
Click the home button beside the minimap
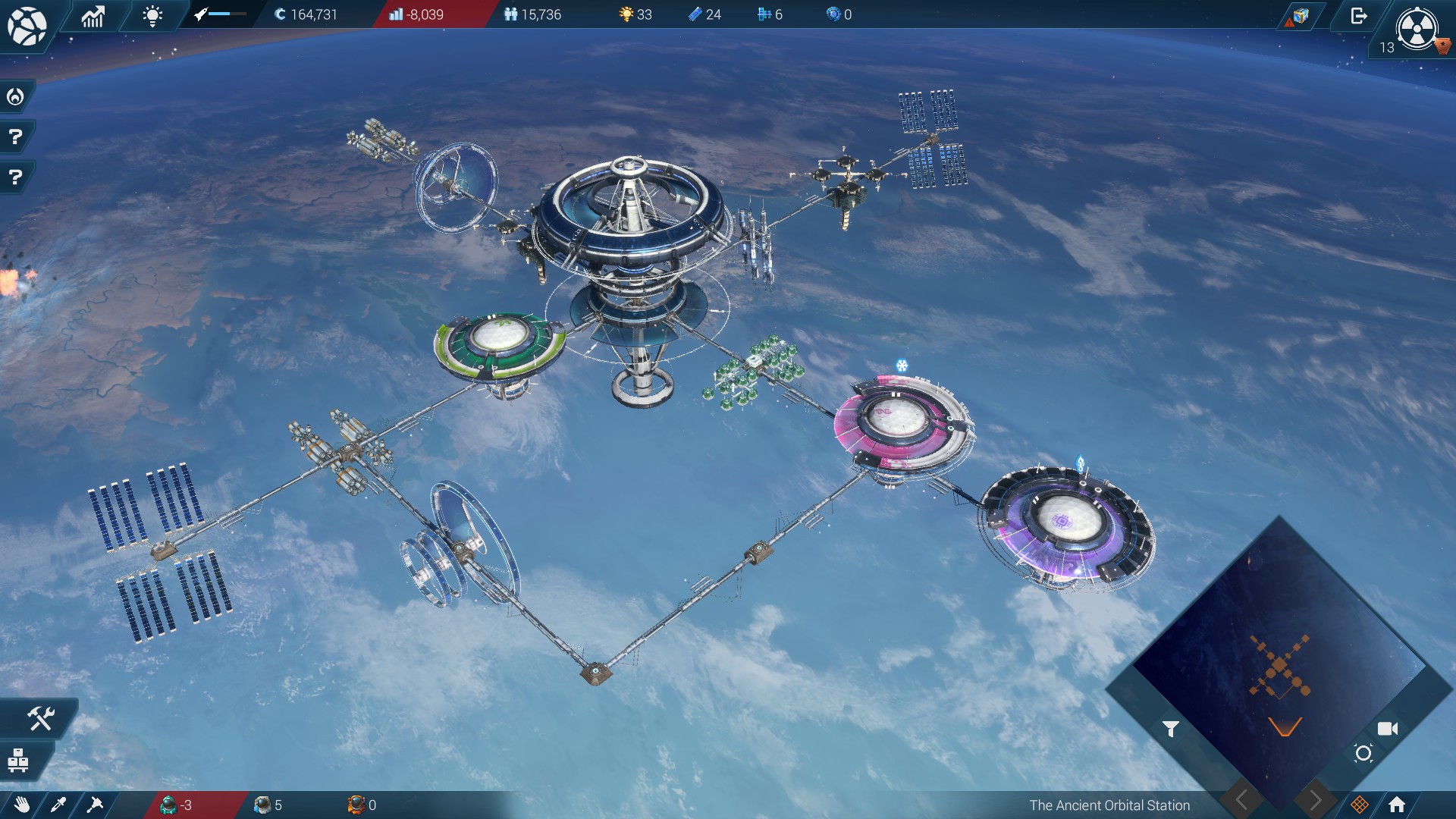[x=1397, y=805]
